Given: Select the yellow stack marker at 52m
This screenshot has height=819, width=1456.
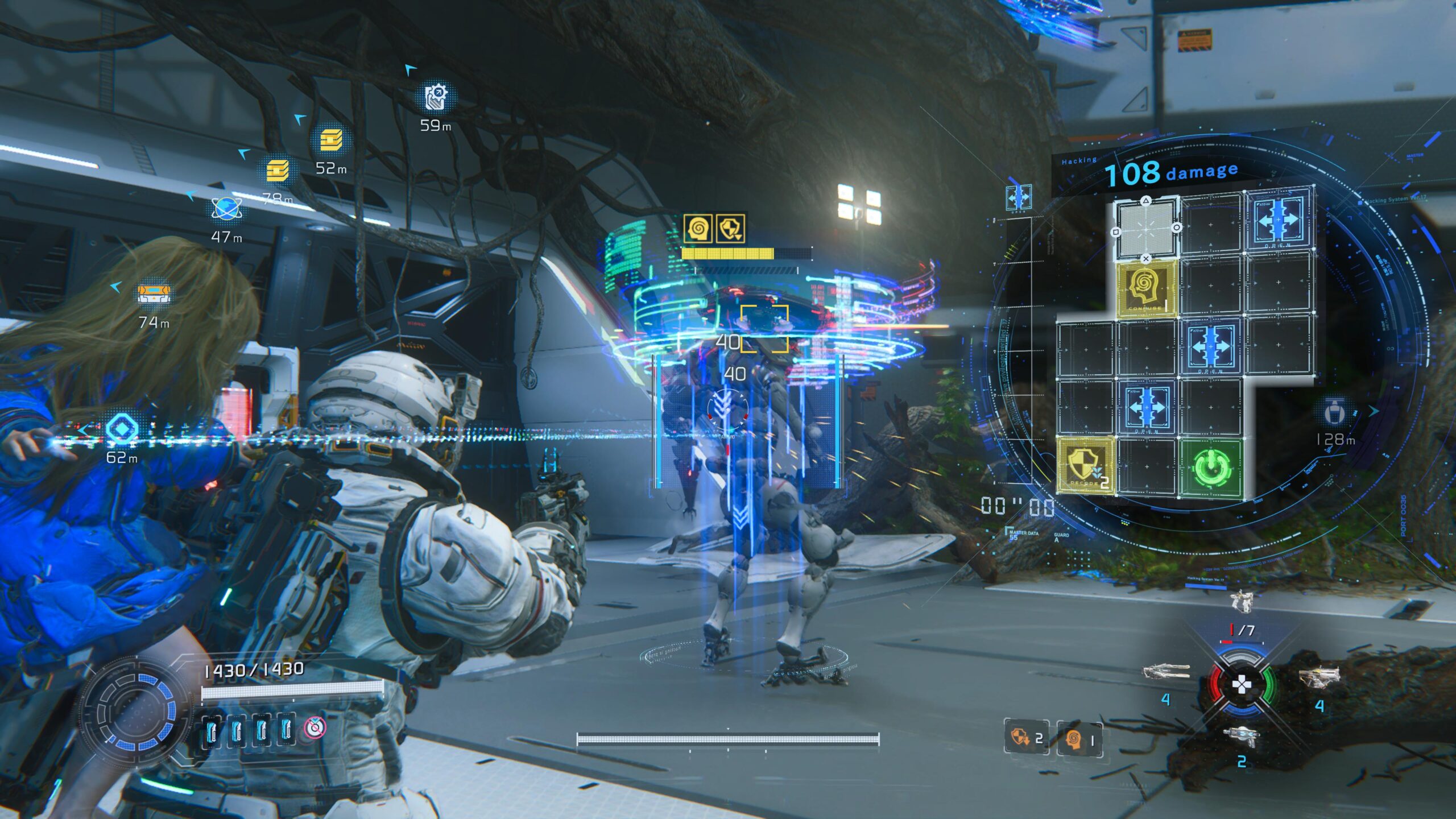Looking at the screenshot, I should pyautogui.click(x=331, y=139).
